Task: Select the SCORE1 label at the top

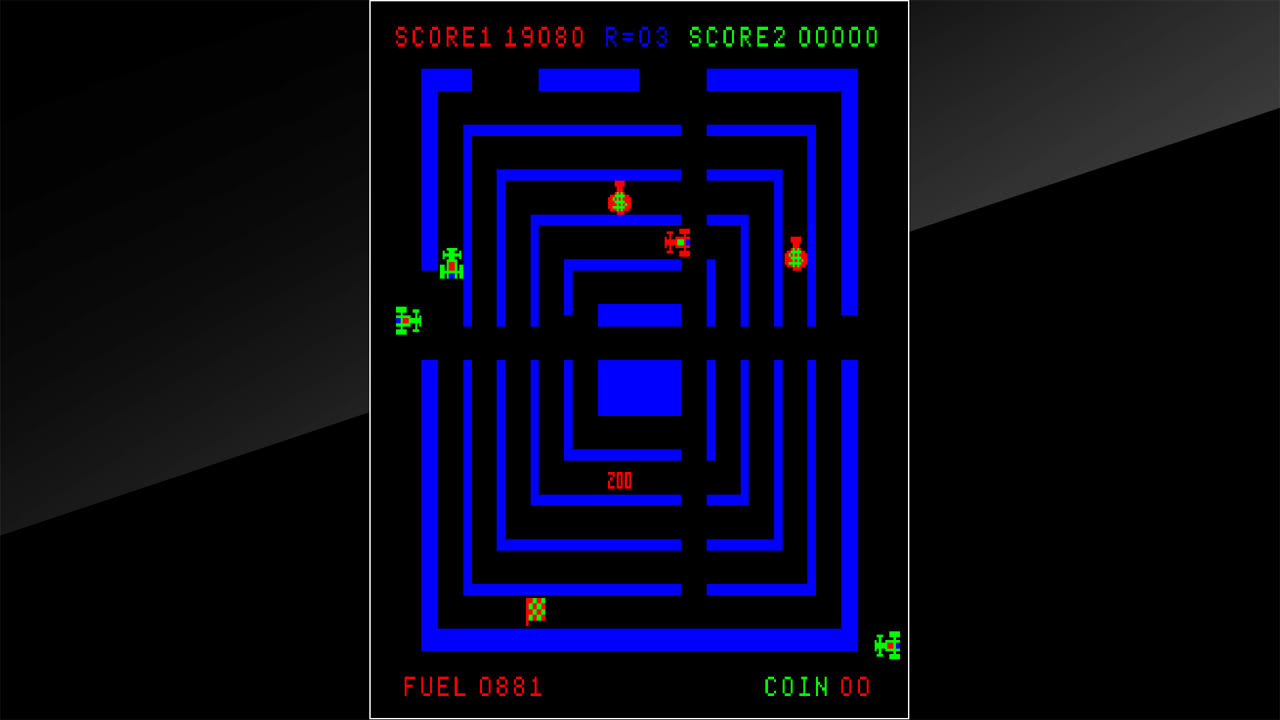Action: [441, 38]
